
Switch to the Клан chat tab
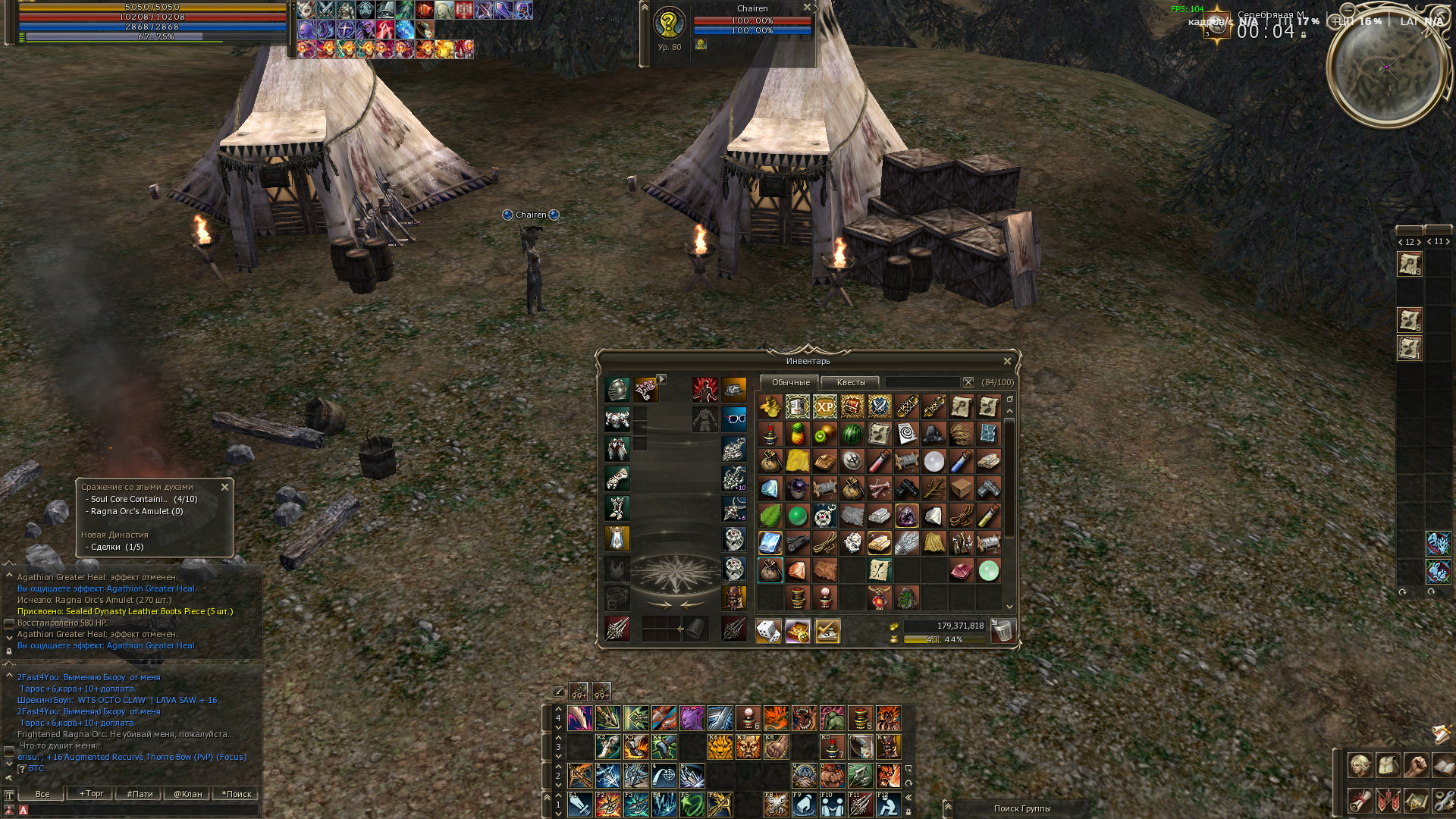[x=187, y=794]
